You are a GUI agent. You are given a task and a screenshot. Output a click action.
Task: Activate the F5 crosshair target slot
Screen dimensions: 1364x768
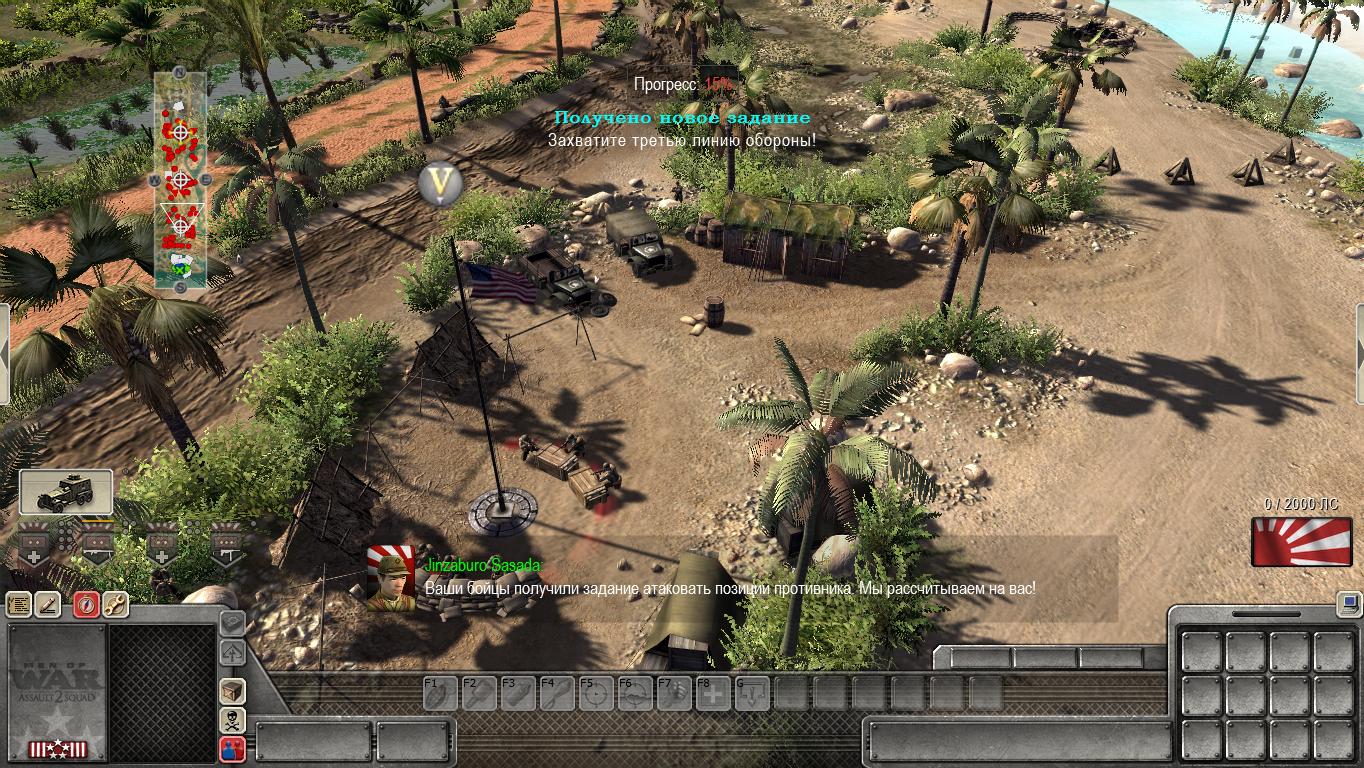(597, 693)
